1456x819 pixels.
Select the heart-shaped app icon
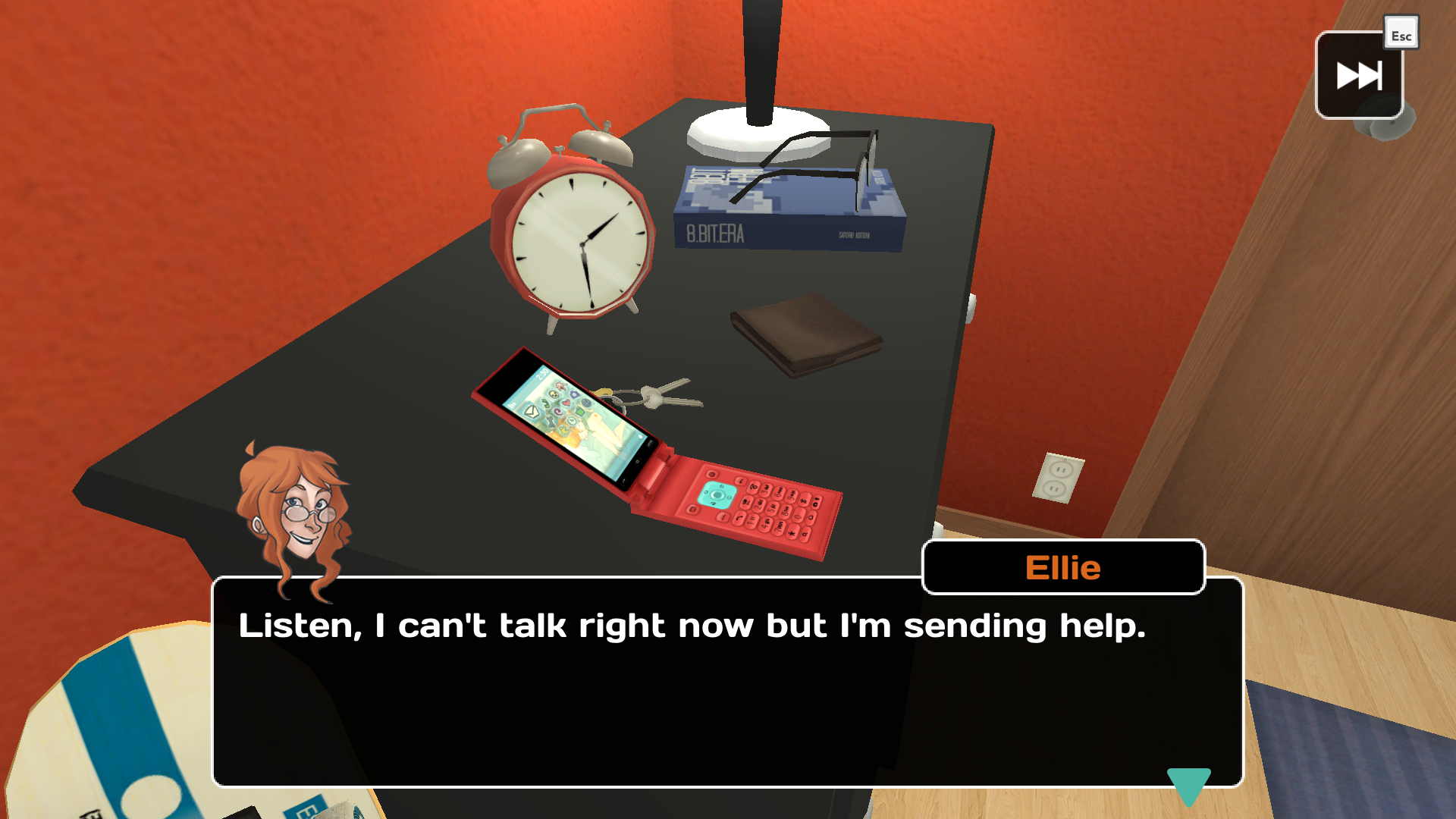tap(566, 403)
